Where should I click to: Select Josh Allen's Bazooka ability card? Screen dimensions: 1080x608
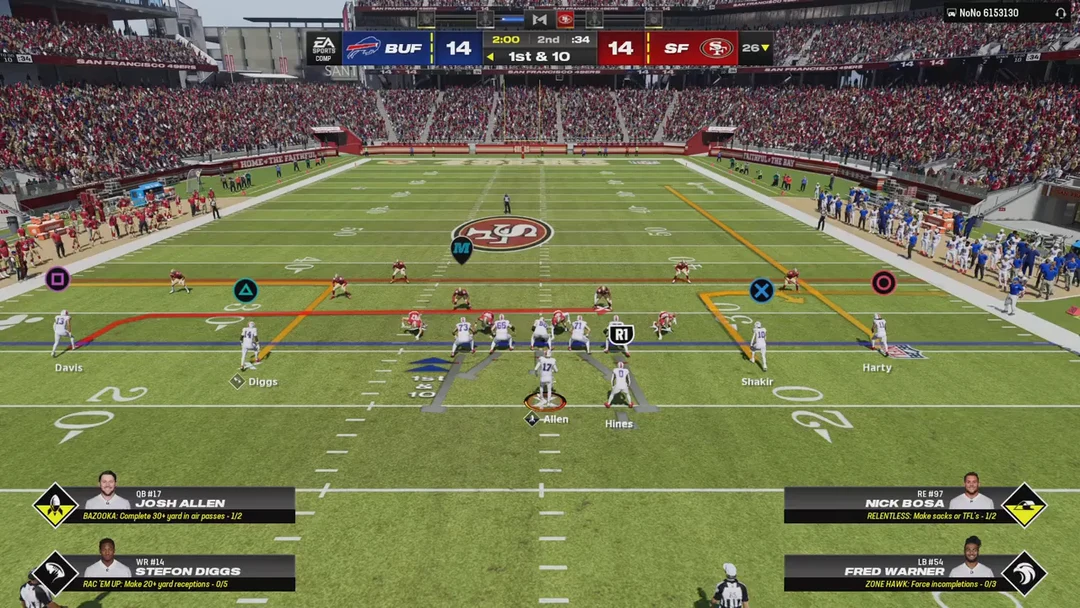click(x=188, y=505)
